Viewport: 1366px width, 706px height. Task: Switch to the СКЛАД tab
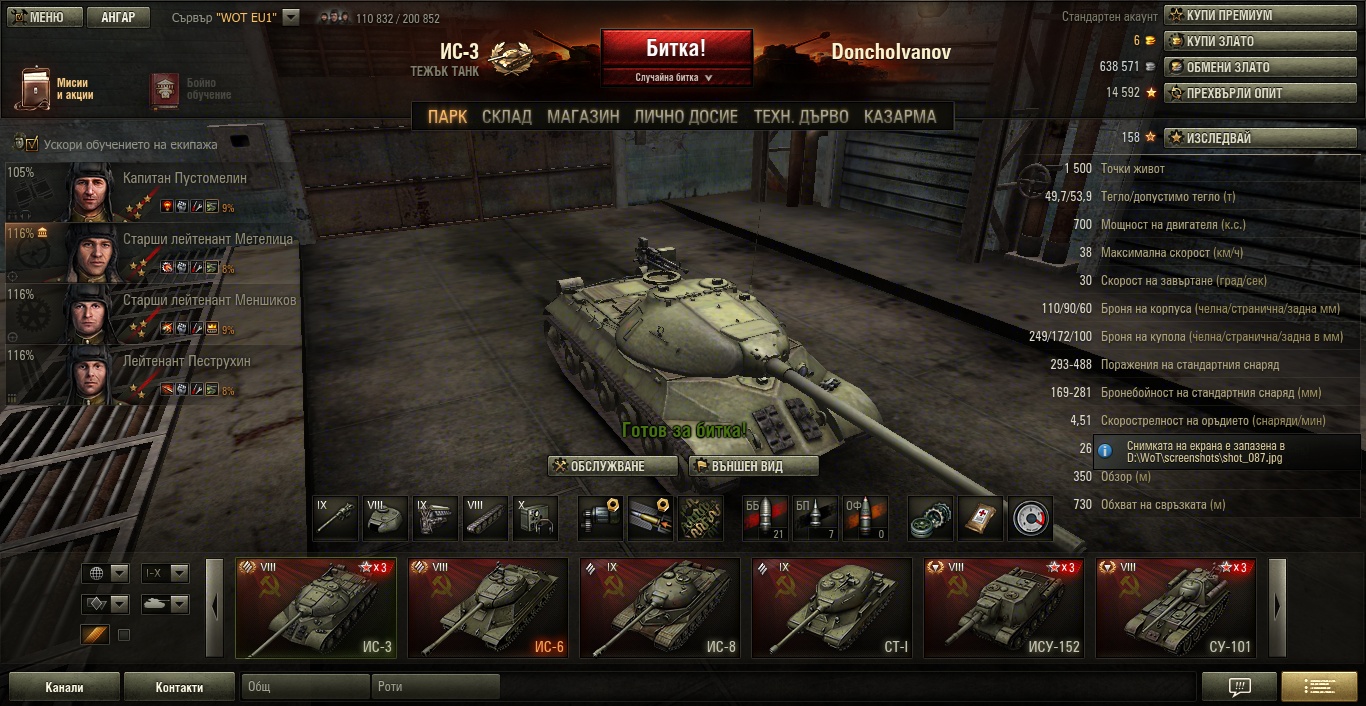[507, 116]
